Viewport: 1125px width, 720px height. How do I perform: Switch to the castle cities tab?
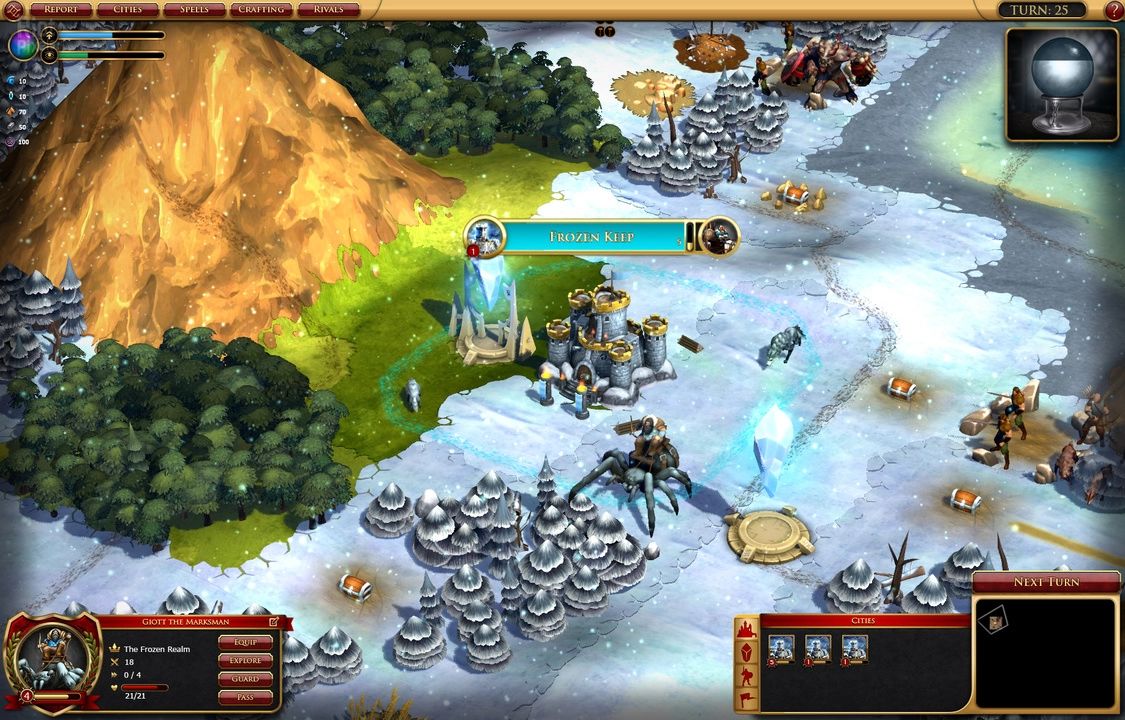pyautogui.click(x=746, y=630)
